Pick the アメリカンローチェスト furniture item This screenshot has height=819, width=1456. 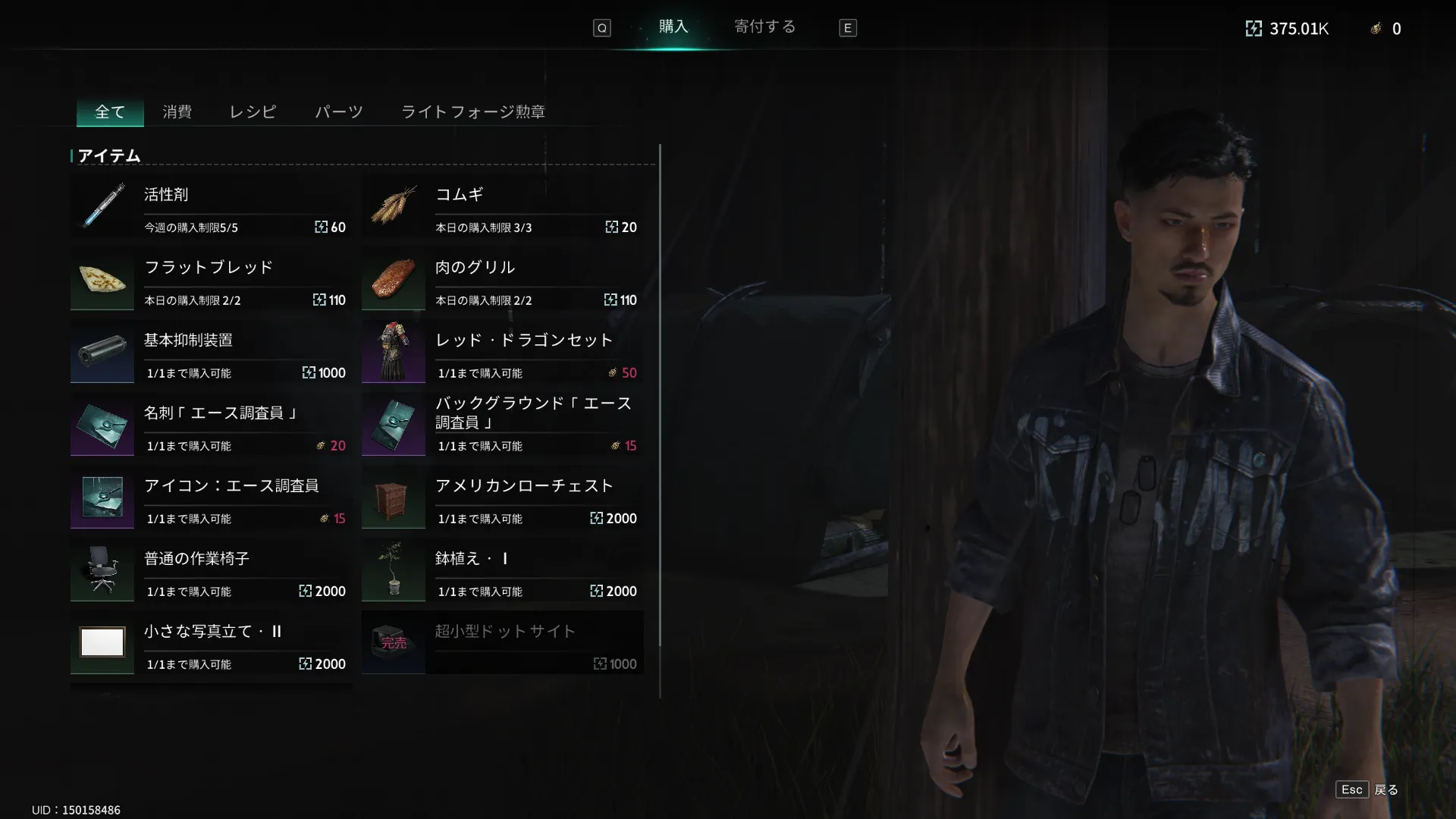(x=502, y=499)
